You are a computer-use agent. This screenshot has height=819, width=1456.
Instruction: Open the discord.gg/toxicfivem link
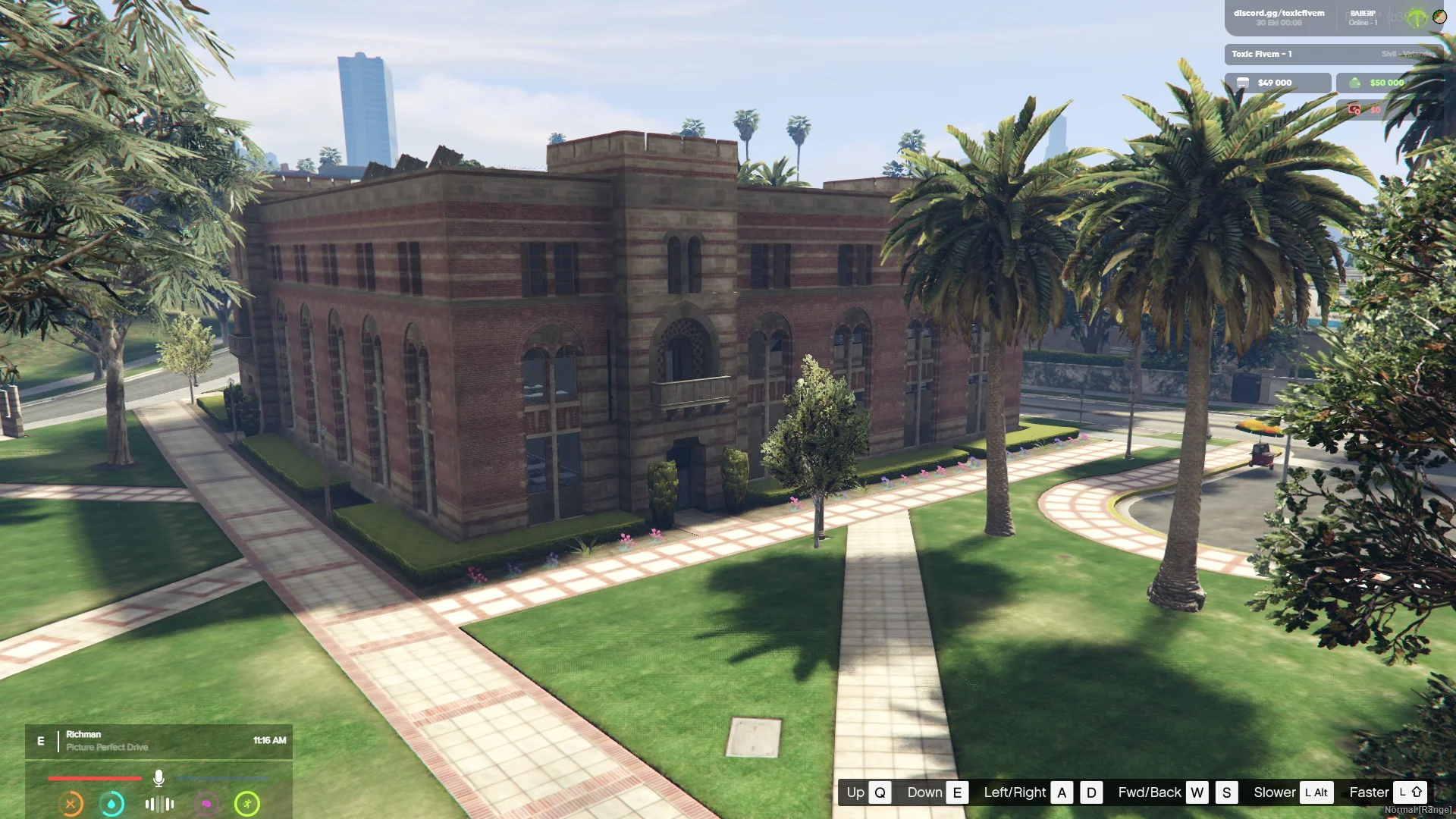[1279, 13]
